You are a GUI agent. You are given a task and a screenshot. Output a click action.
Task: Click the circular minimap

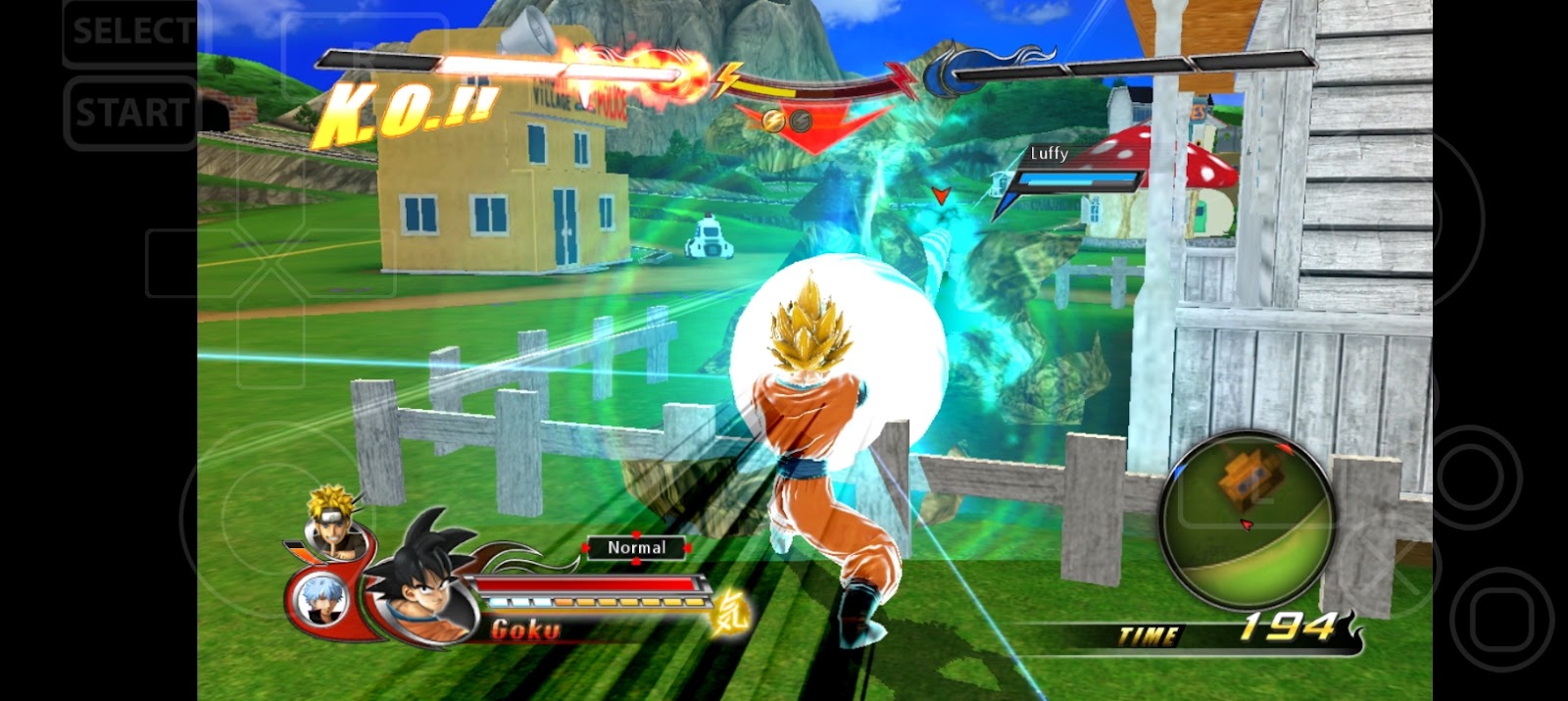pos(1246,519)
